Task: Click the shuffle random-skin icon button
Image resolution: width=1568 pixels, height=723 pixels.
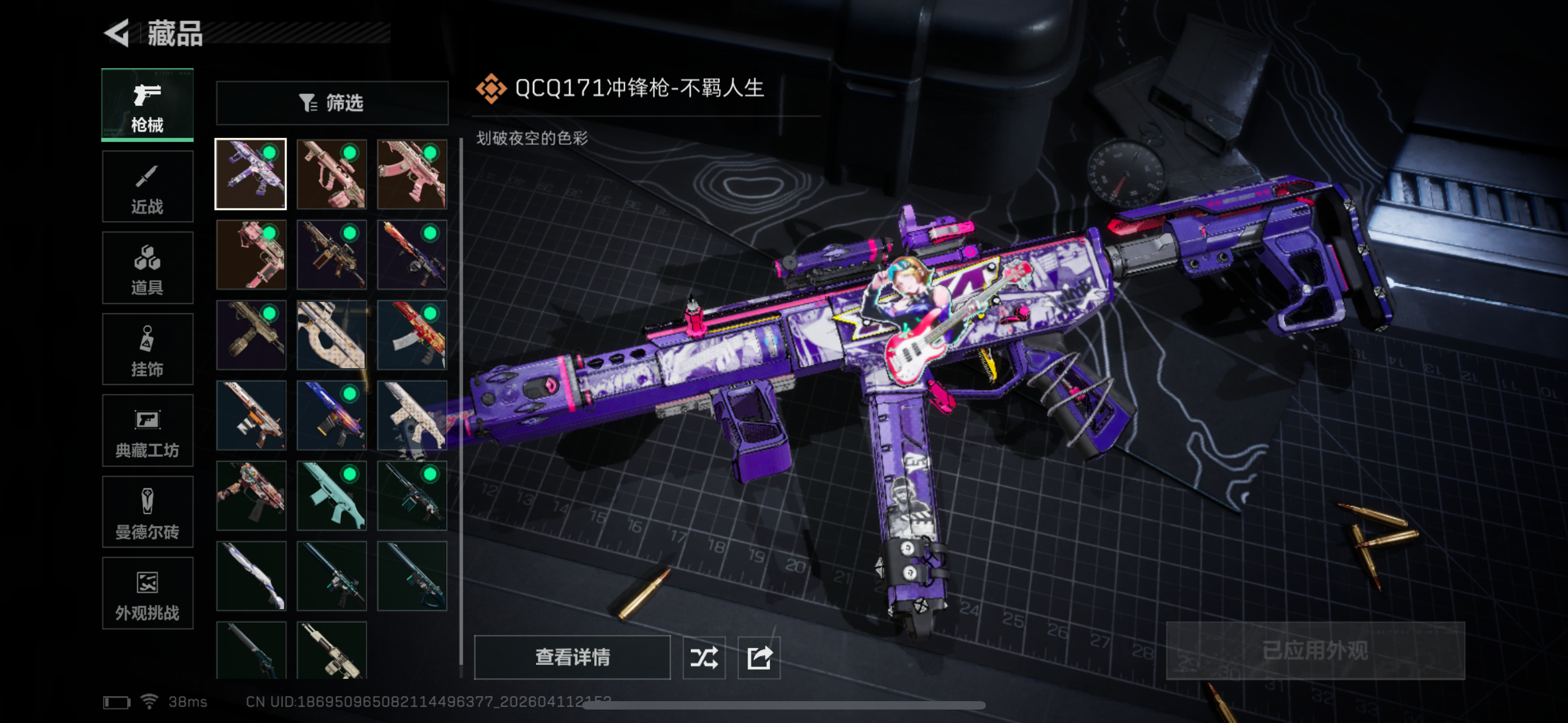Action: pos(704,657)
